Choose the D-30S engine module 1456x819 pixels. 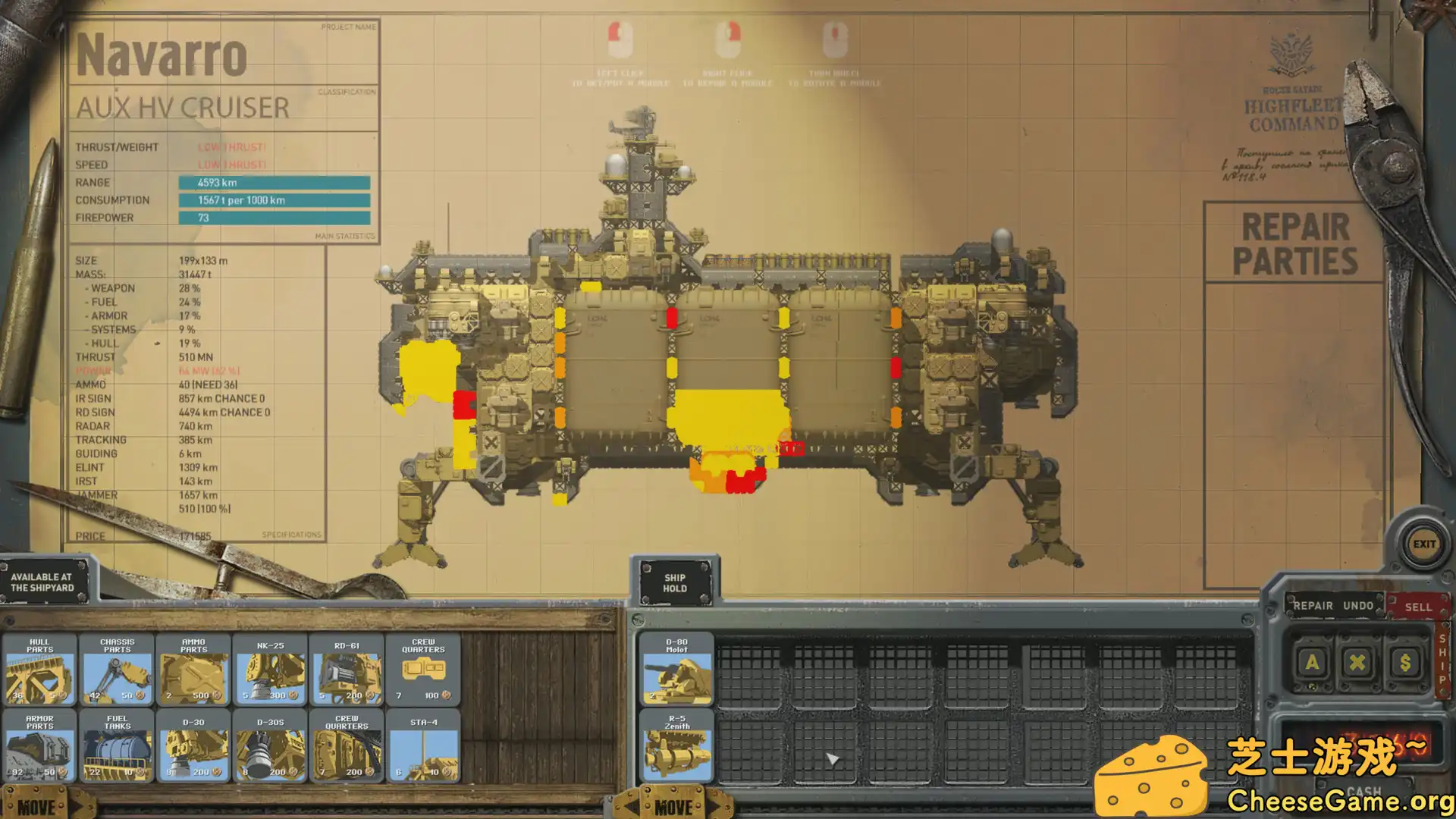[271, 746]
